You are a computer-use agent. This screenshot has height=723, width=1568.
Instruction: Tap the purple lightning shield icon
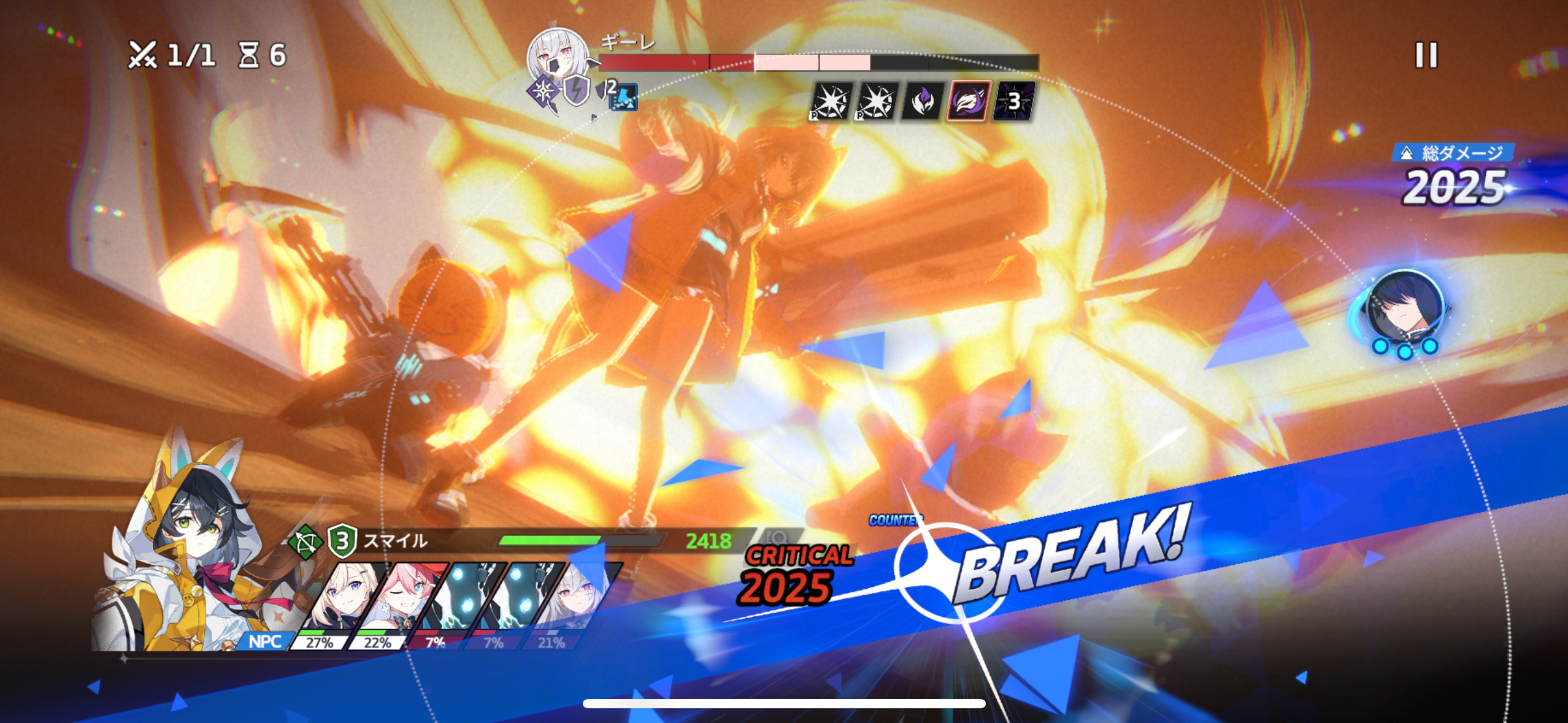576,90
